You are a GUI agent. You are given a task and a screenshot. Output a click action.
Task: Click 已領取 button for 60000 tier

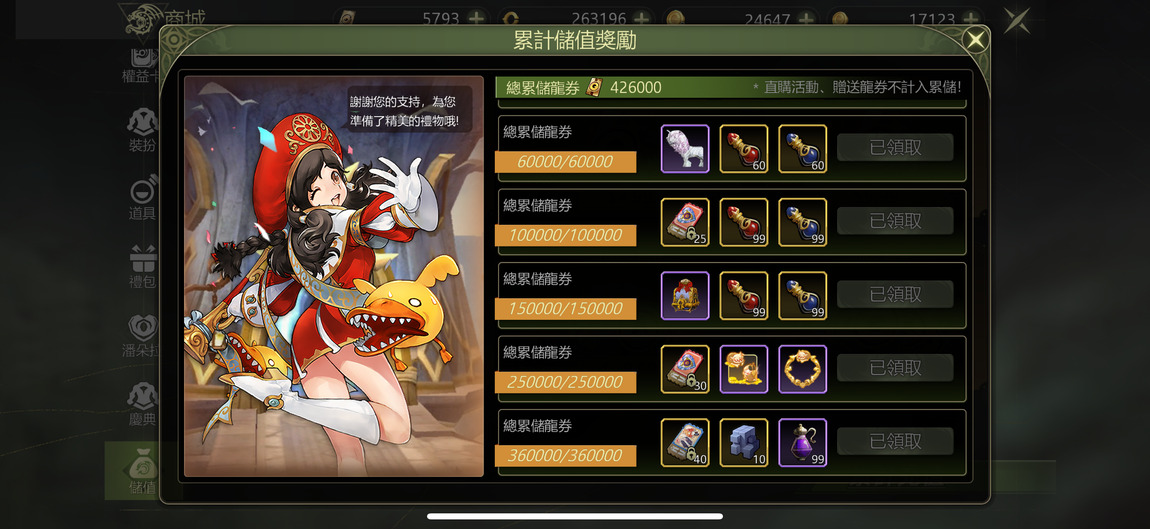tap(895, 148)
